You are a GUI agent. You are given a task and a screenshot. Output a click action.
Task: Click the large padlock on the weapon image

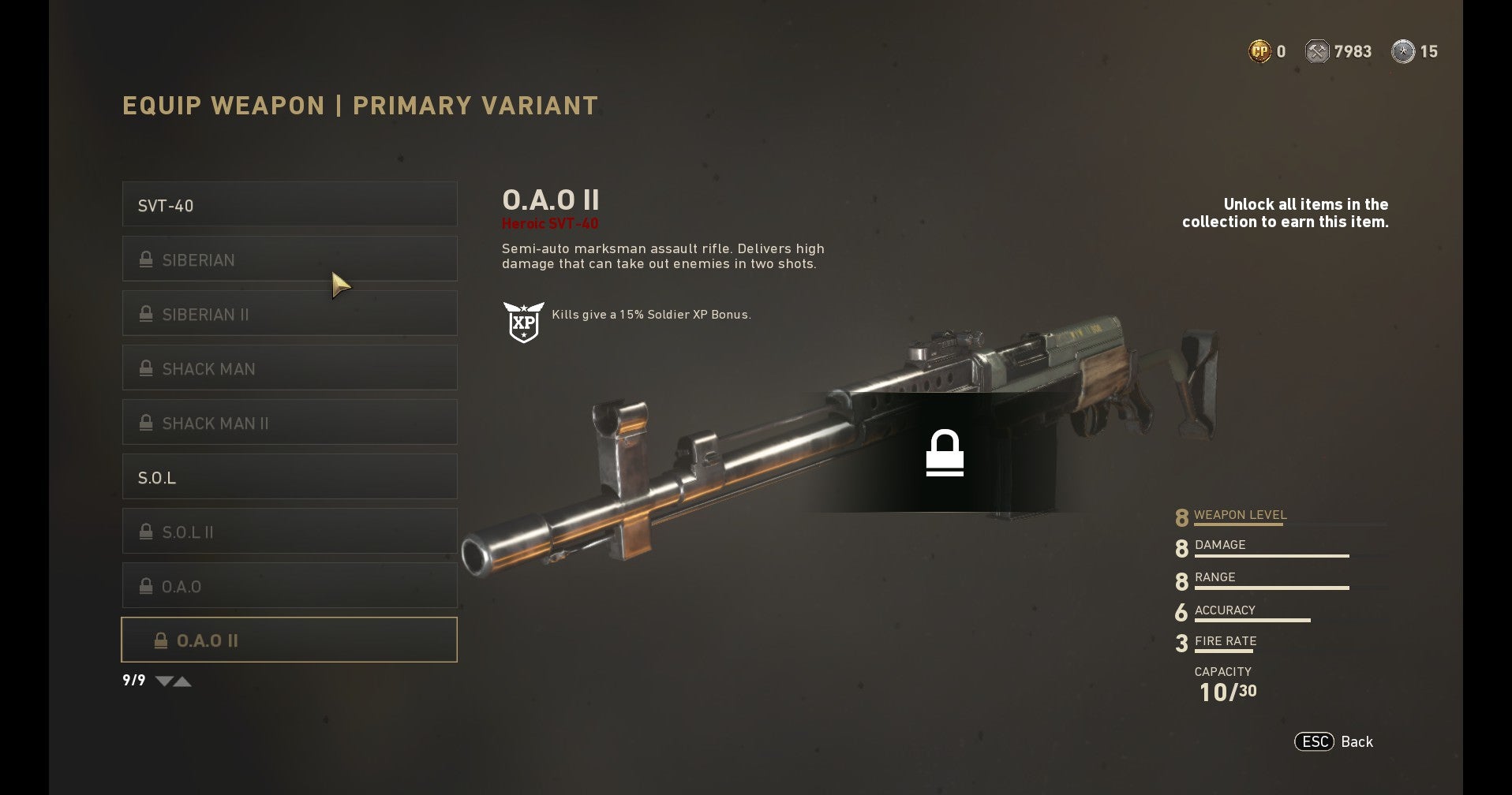tap(945, 451)
